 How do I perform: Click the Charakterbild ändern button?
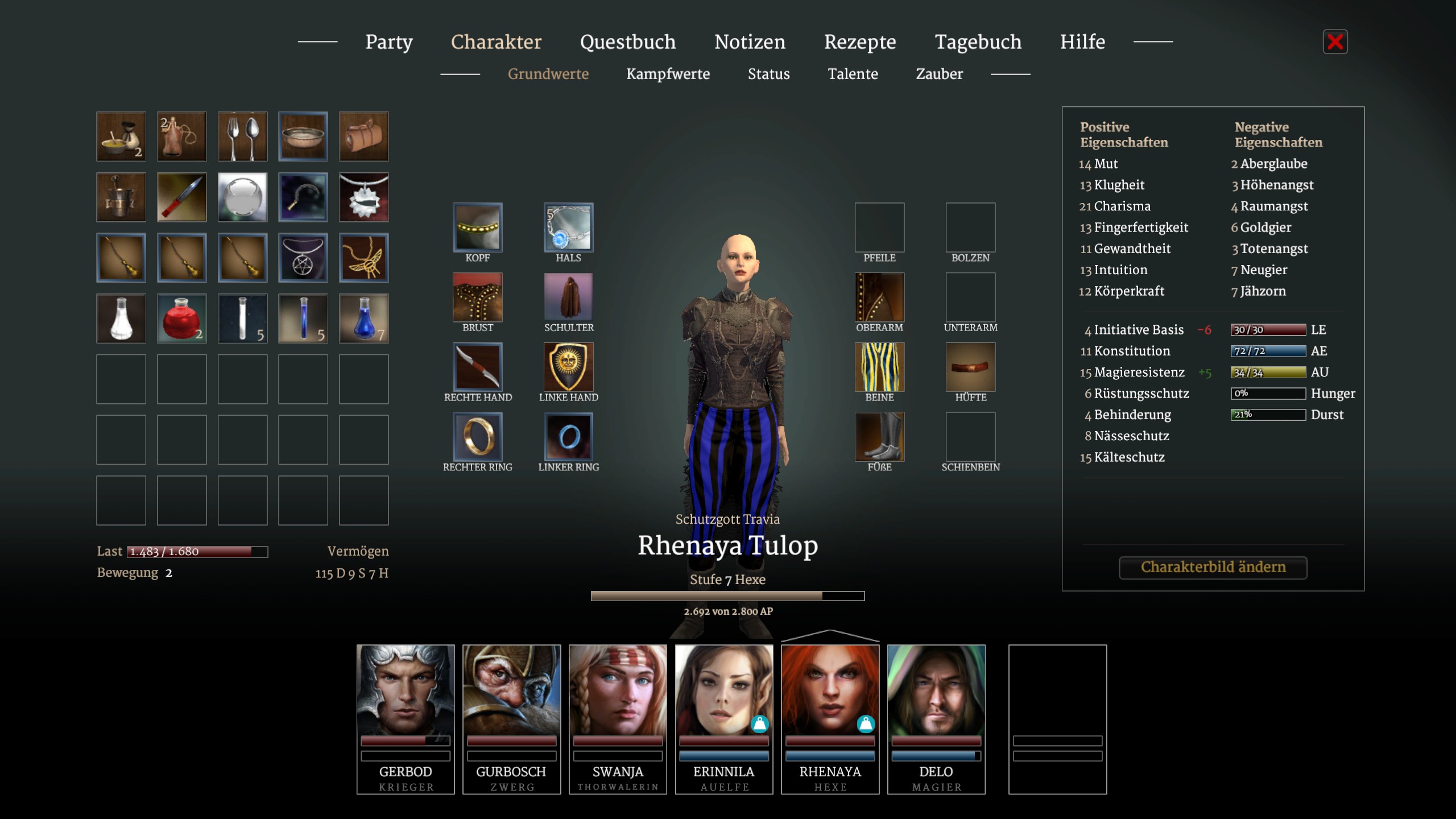click(x=1213, y=567)
